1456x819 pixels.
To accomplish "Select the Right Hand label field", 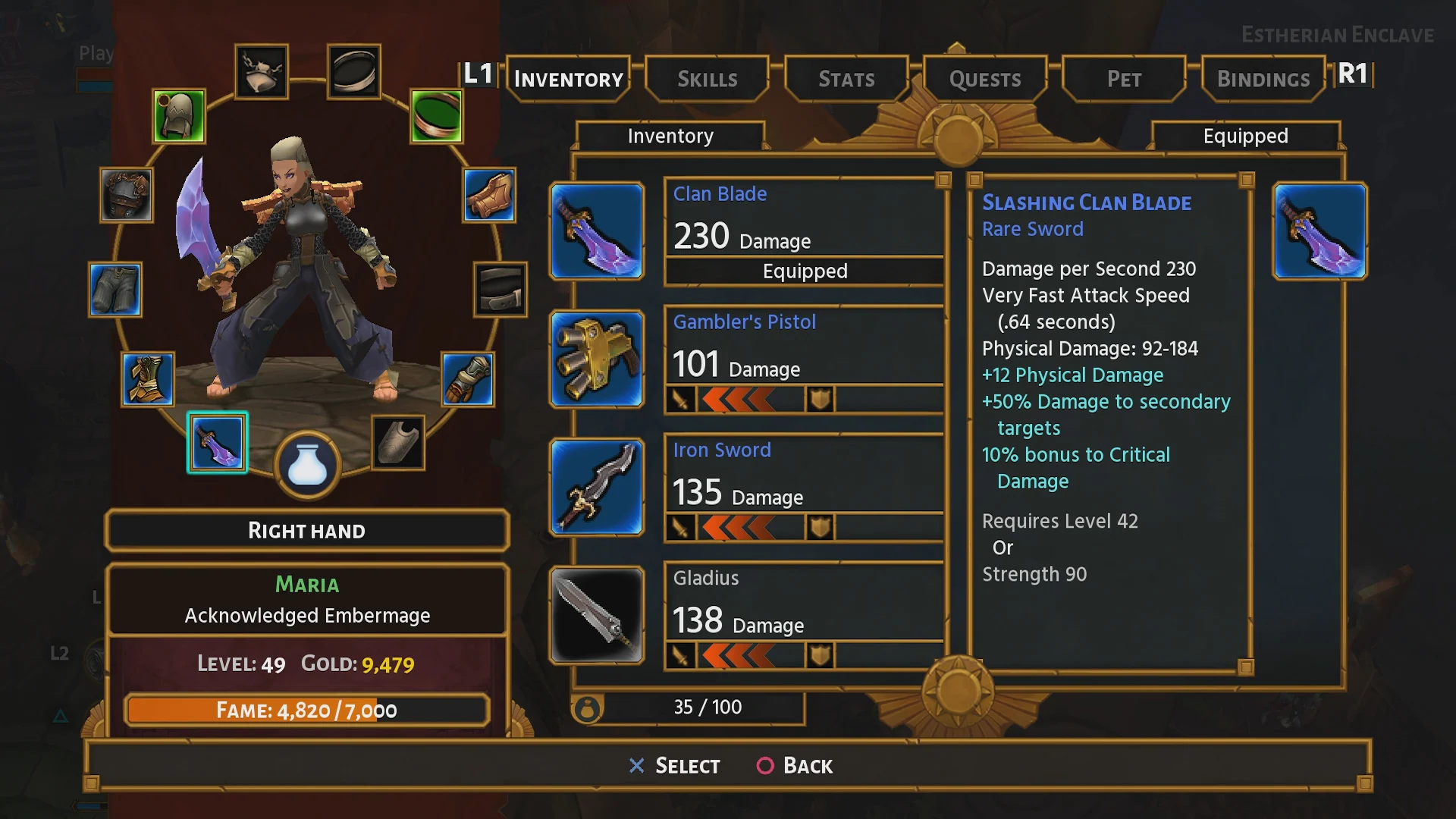I will (307, 530).
